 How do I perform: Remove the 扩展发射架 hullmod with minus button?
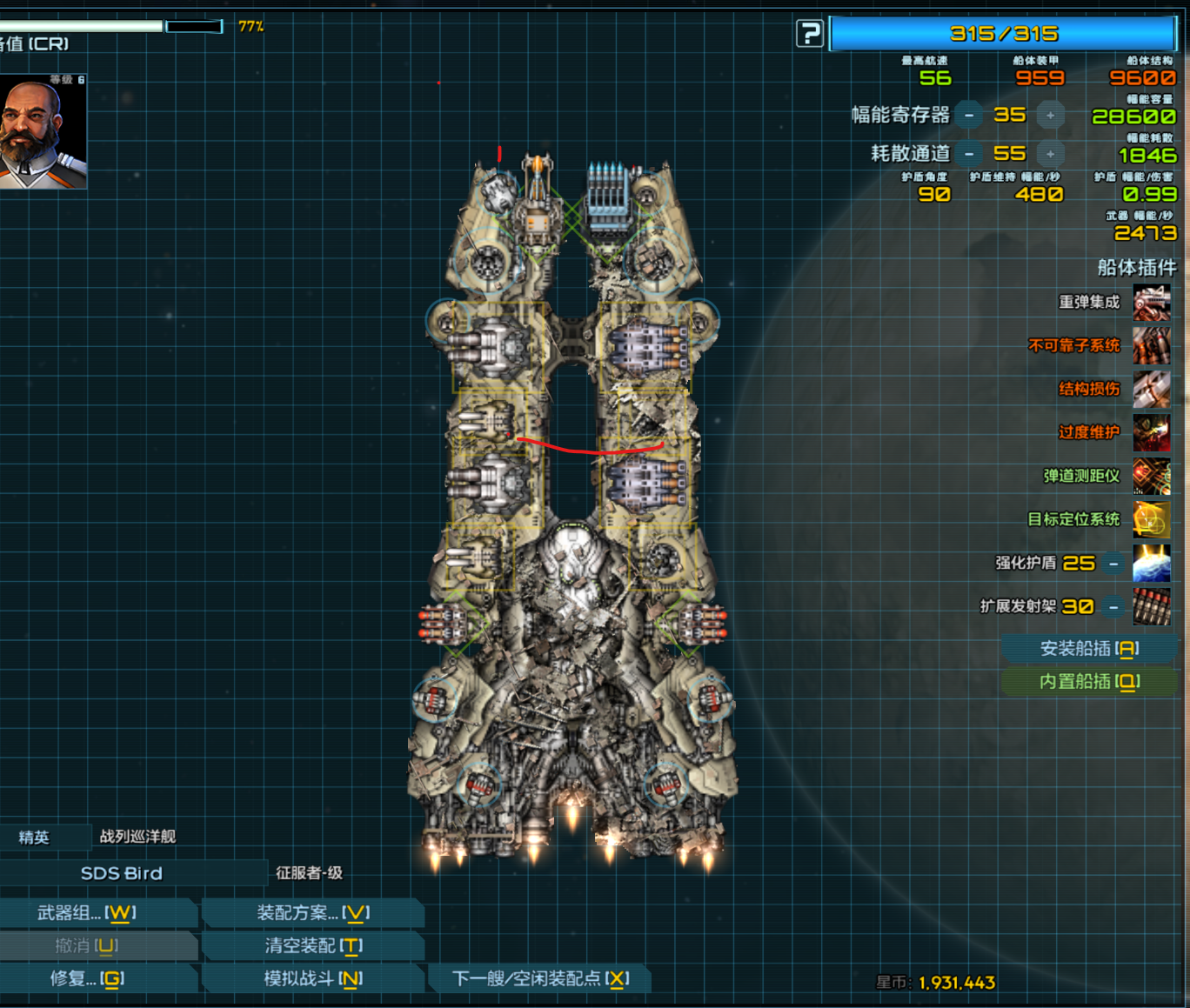coord(1113,607)
